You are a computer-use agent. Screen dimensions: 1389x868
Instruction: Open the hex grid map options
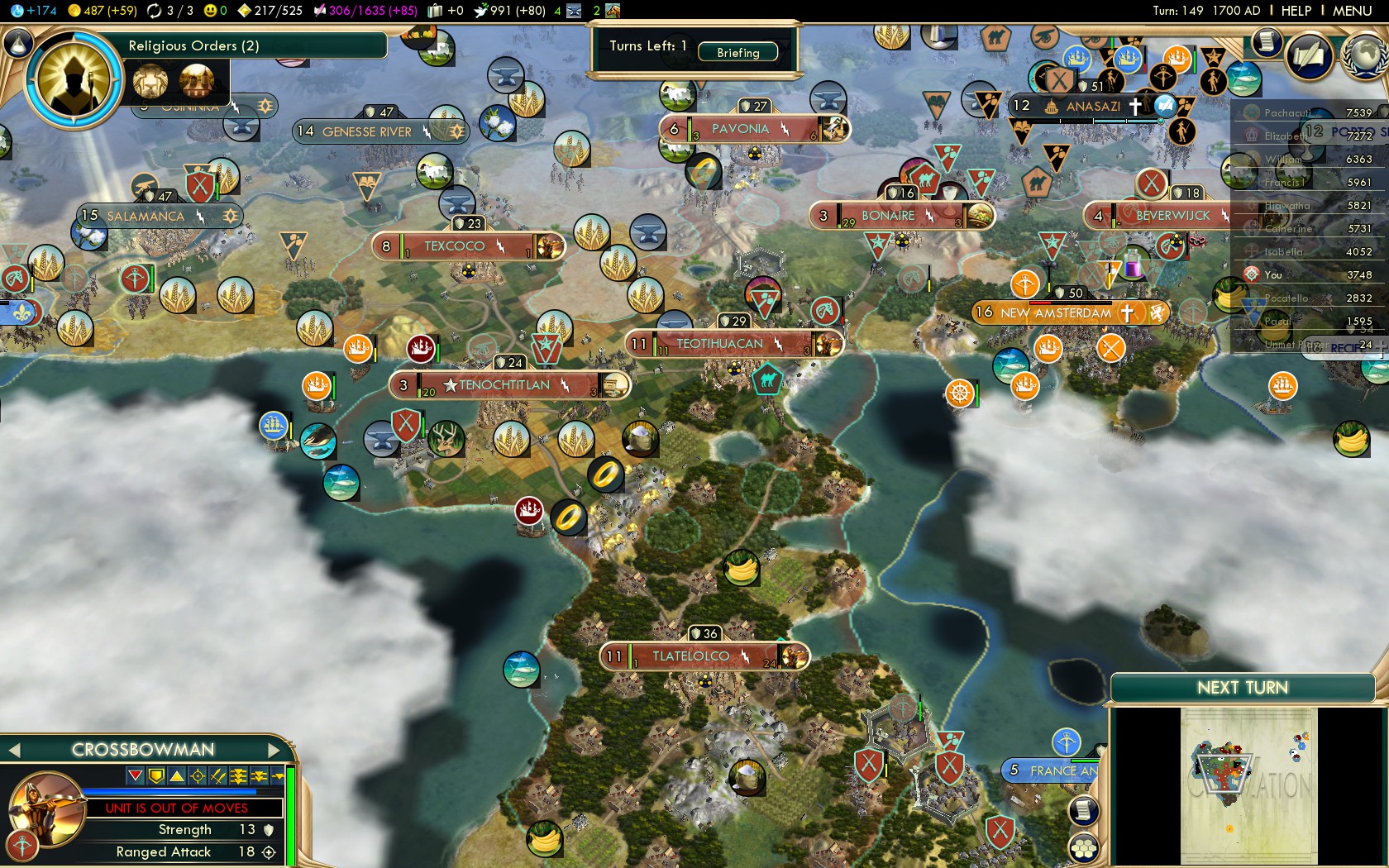1083,847
